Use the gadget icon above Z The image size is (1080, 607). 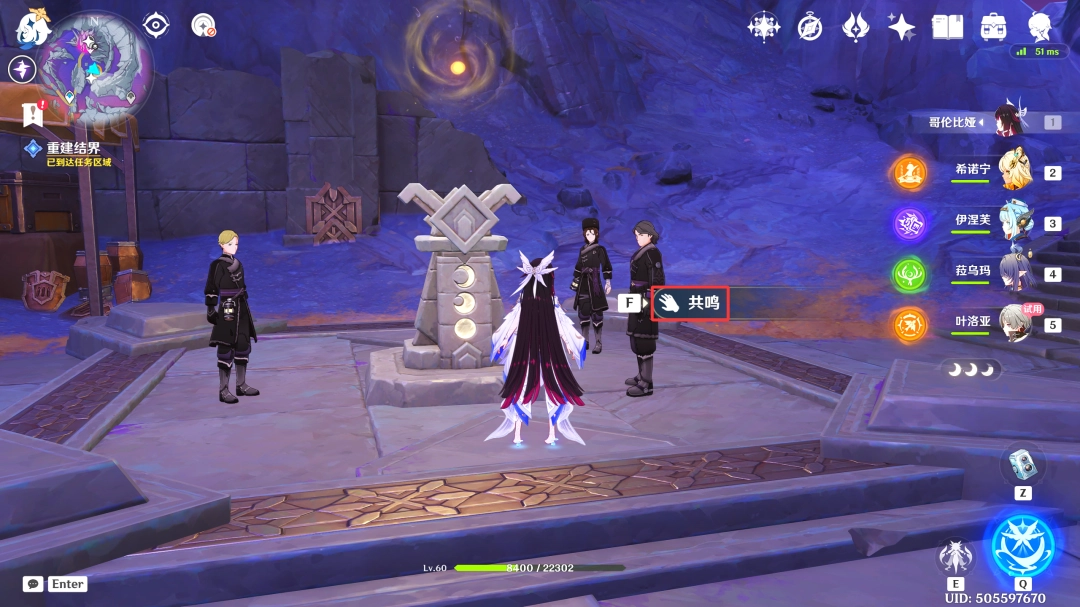(1022, 463)
